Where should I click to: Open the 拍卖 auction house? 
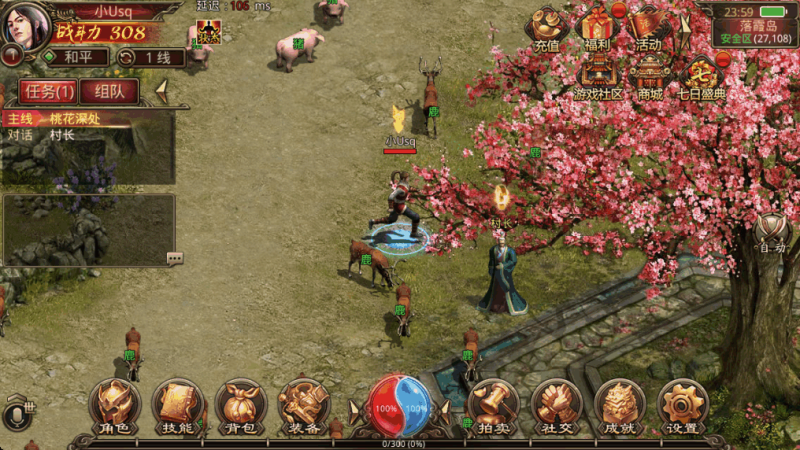pos(493,405)
